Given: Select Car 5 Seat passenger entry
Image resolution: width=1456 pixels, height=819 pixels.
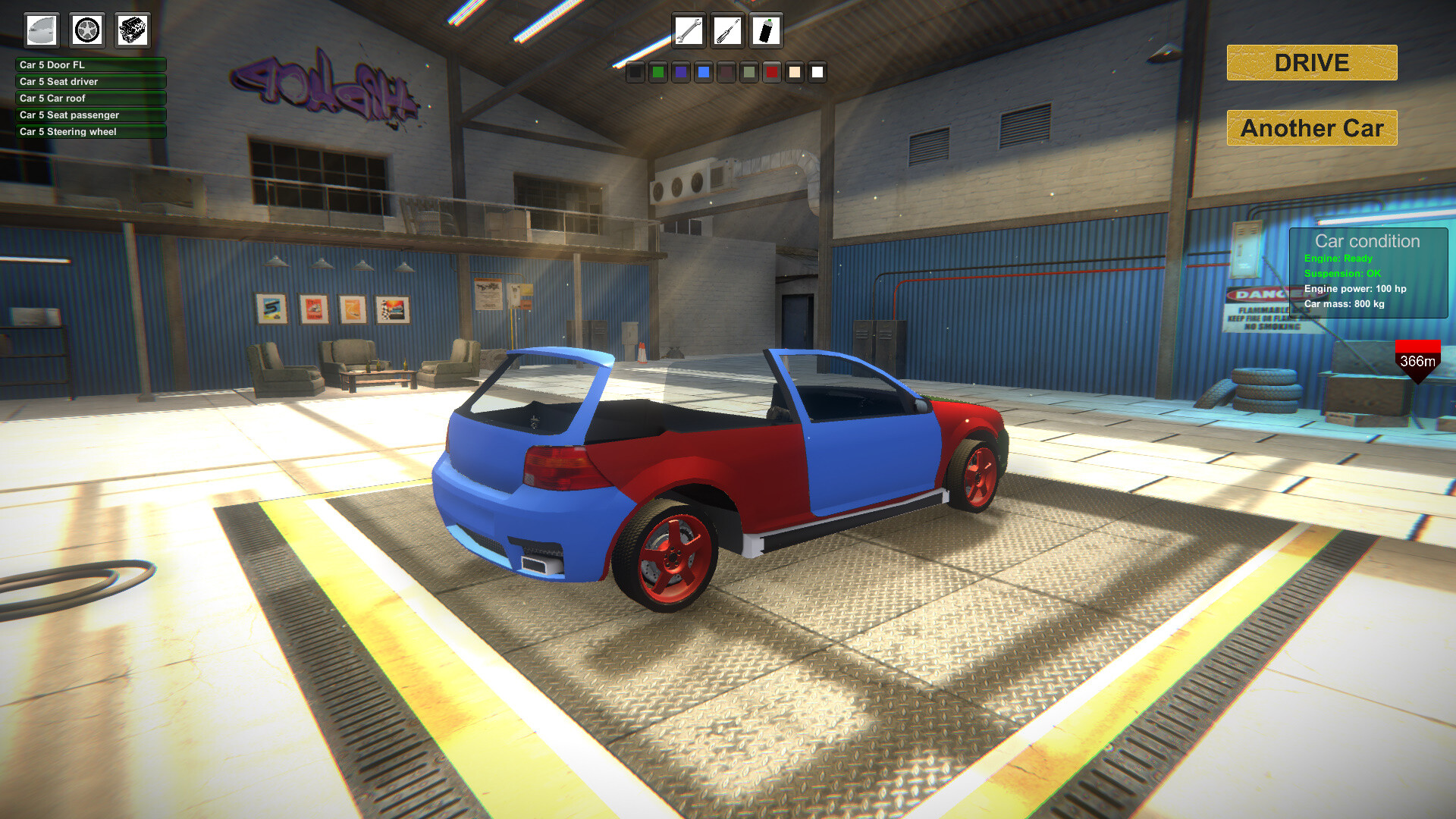Looking at the screenshot, I should (90, 115).
